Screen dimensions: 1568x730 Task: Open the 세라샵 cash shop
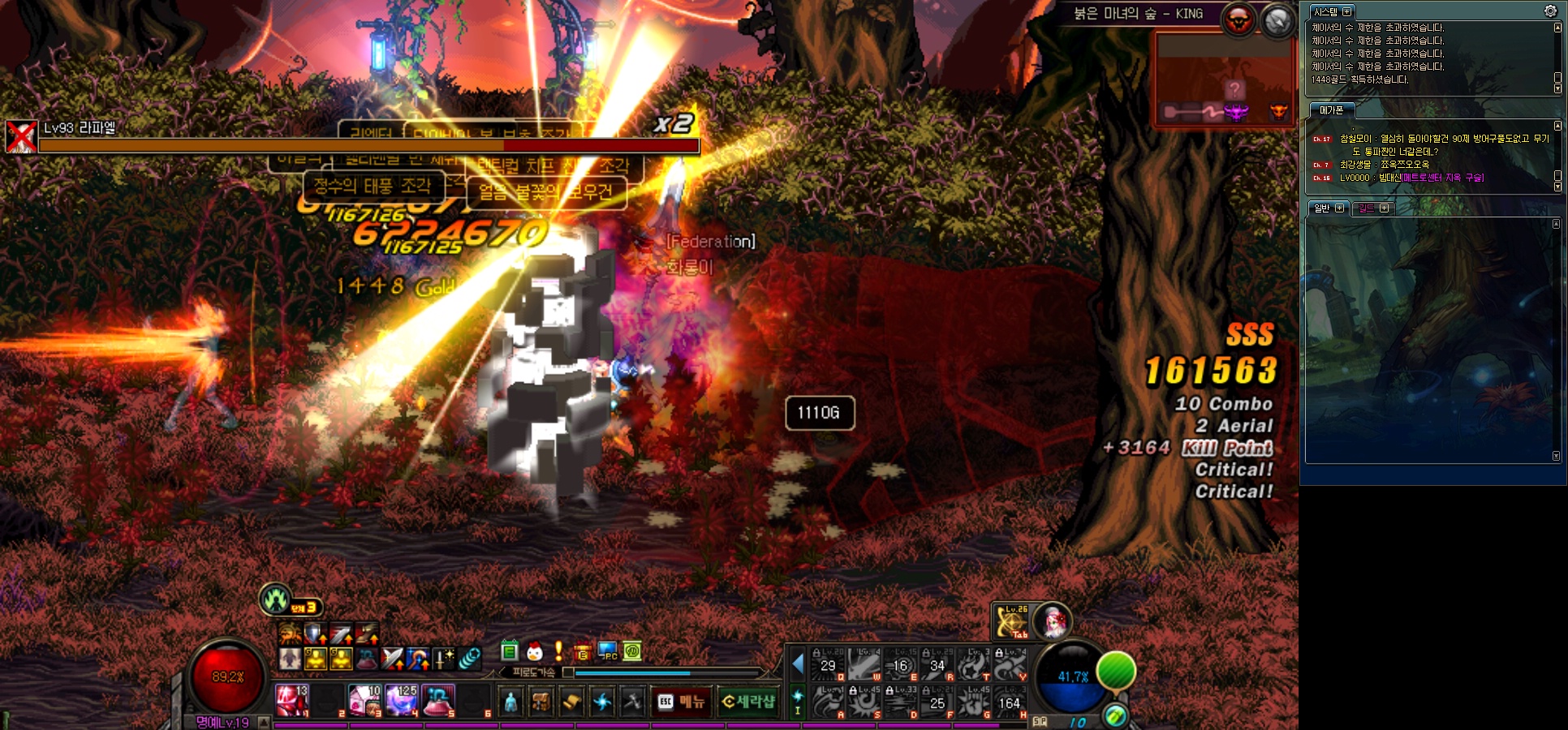coord(748,702)
